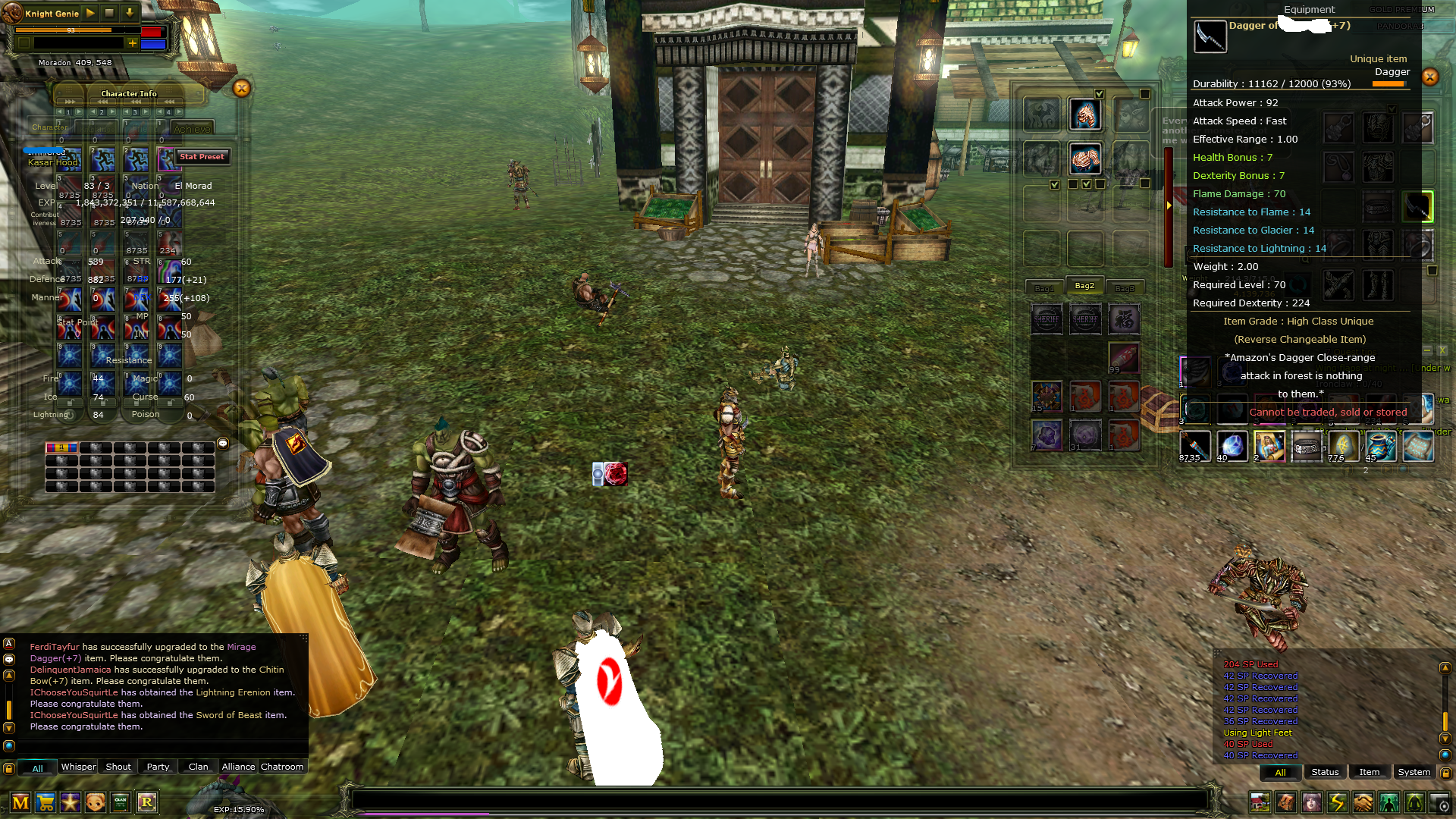Select the System log tab

(1414, 772)
